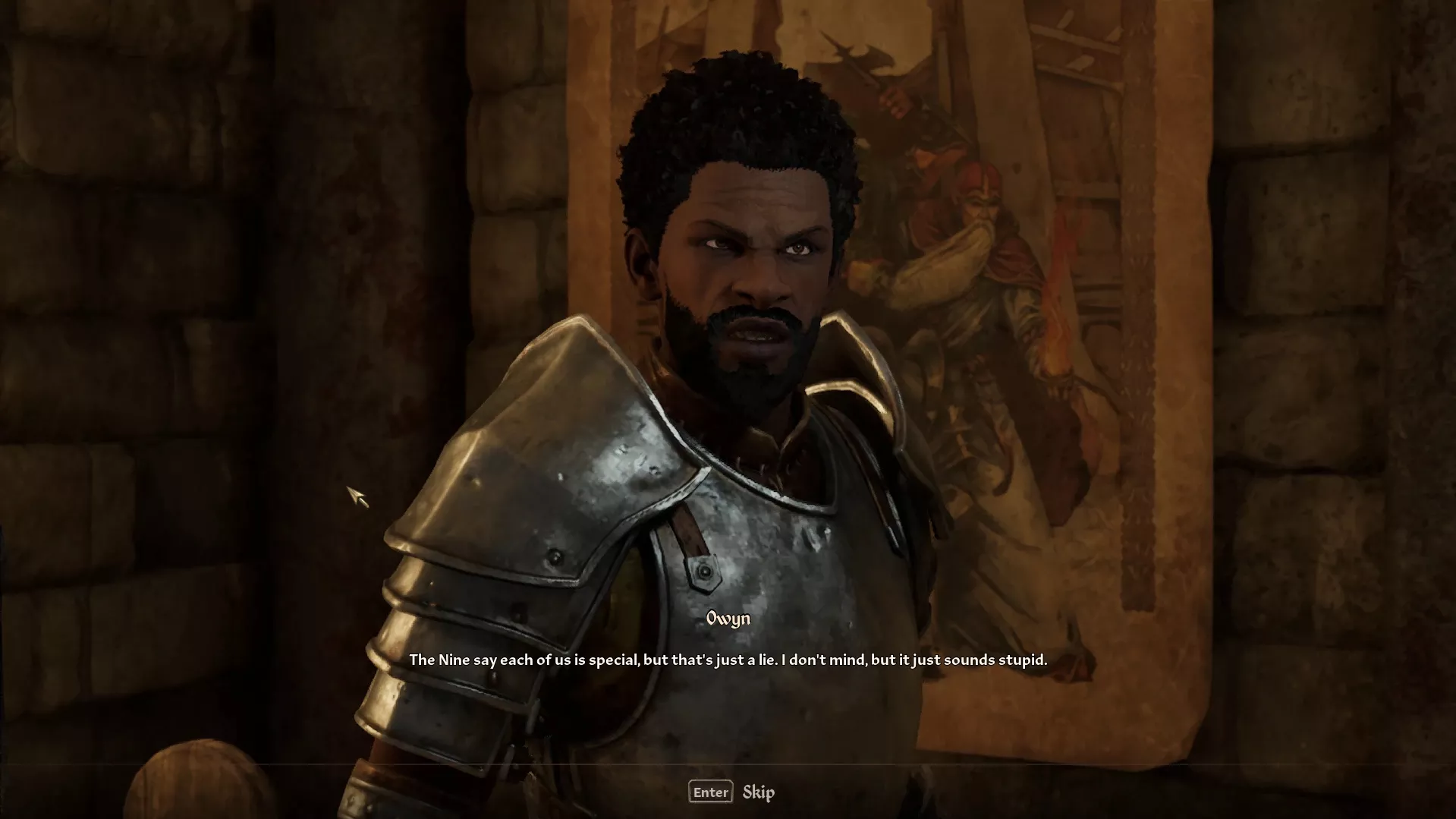Click the mouse cursor's current position marker
Image resolution: width=1456 pixels, height=819 pixels.
click(x=357, y=499)
